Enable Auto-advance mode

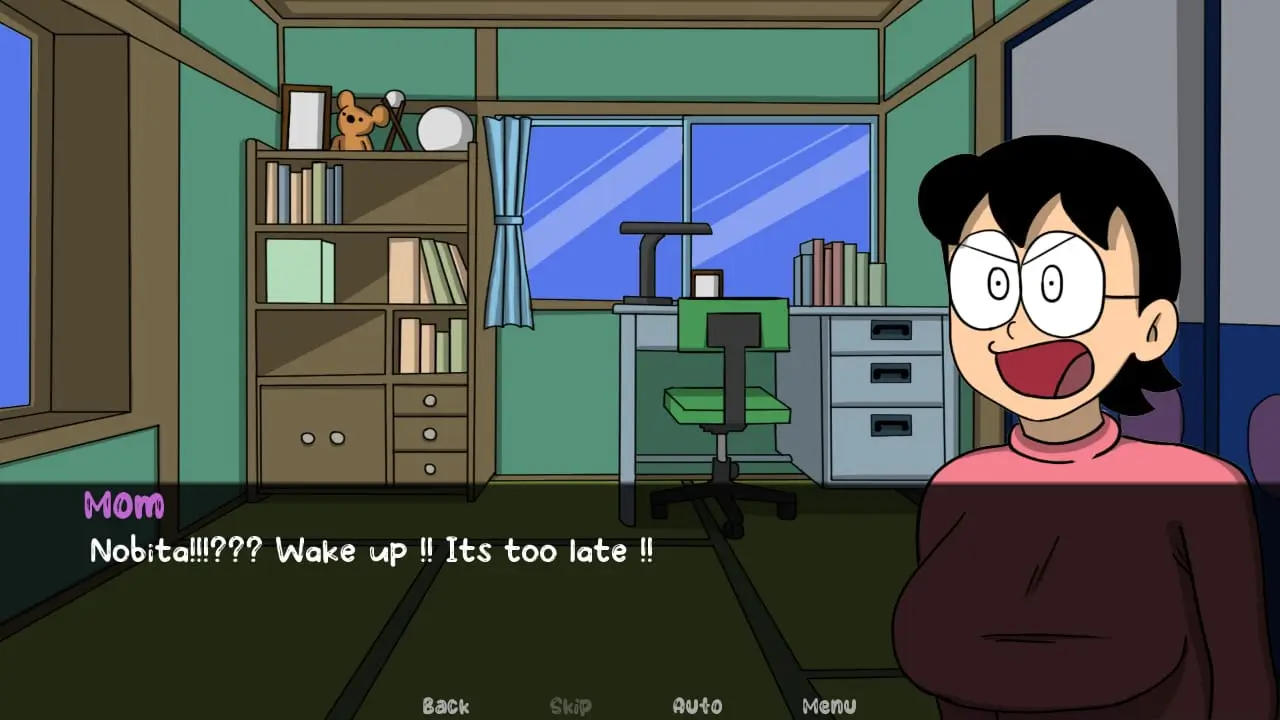[697, 705]
